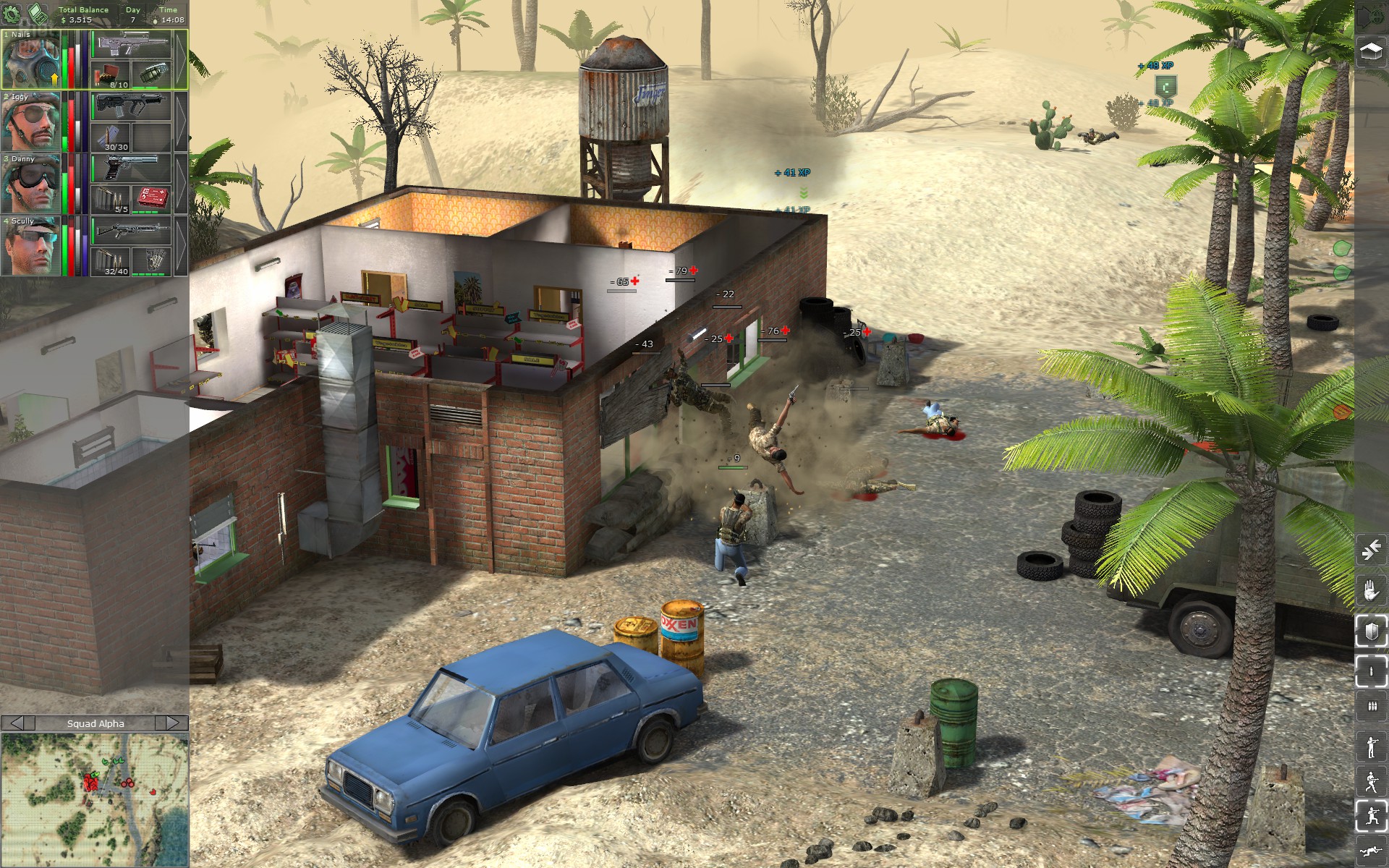Select mercenary Scully's portrait
Viewport: 1389px width, 868px height.
(30, 246)
